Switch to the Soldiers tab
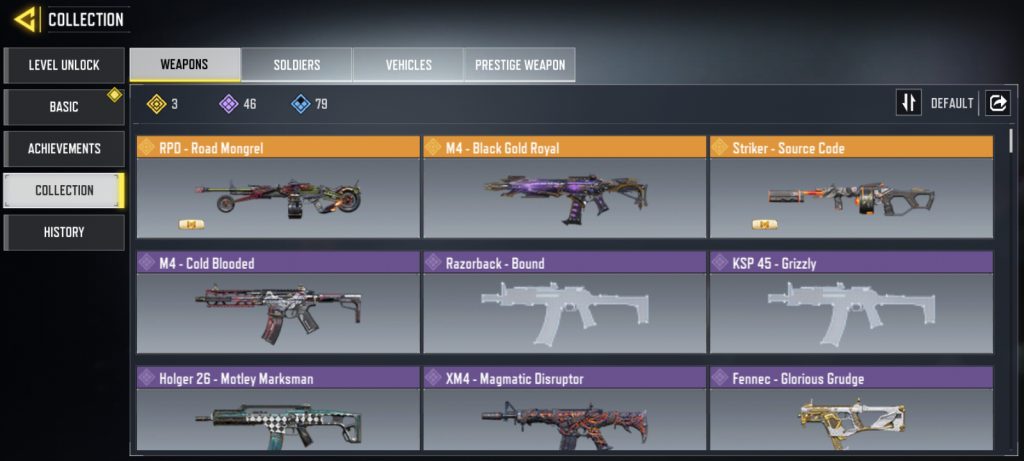Viewport: 1024px width, 461px height. pyautogui.click(x=297, y=65)
